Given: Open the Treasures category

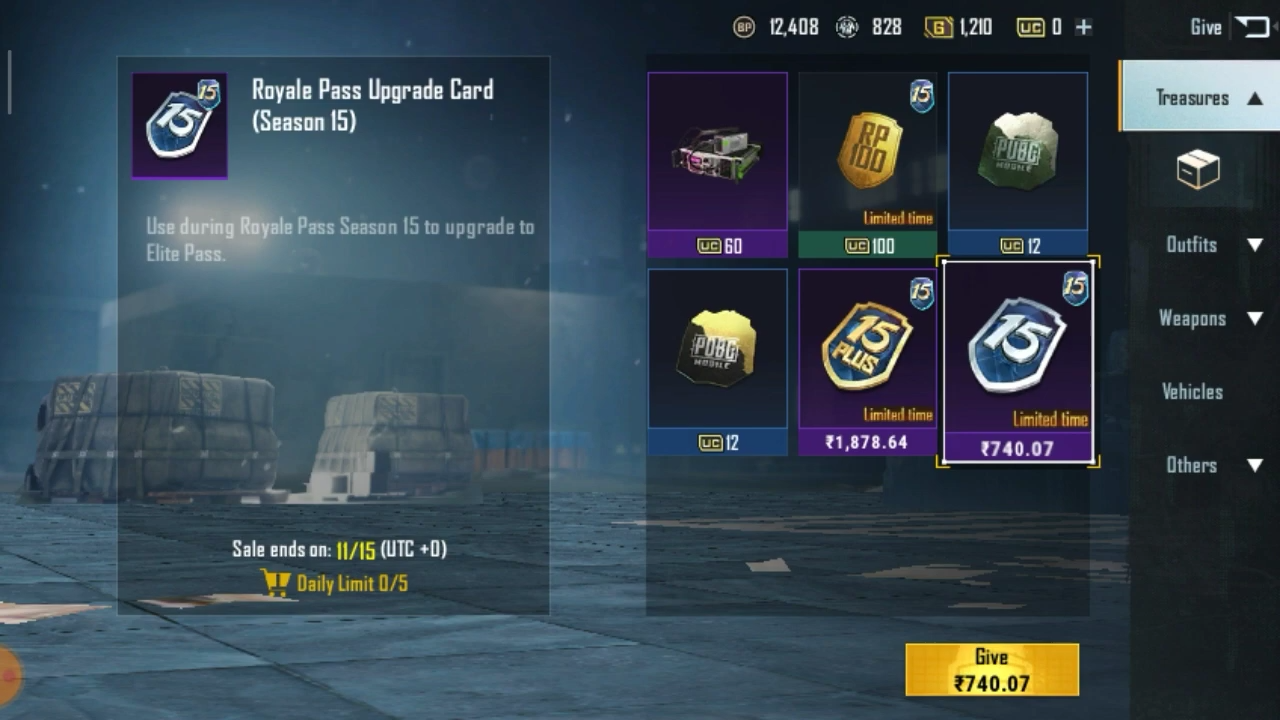Looking at the screenshot, I should [1198, 97].
